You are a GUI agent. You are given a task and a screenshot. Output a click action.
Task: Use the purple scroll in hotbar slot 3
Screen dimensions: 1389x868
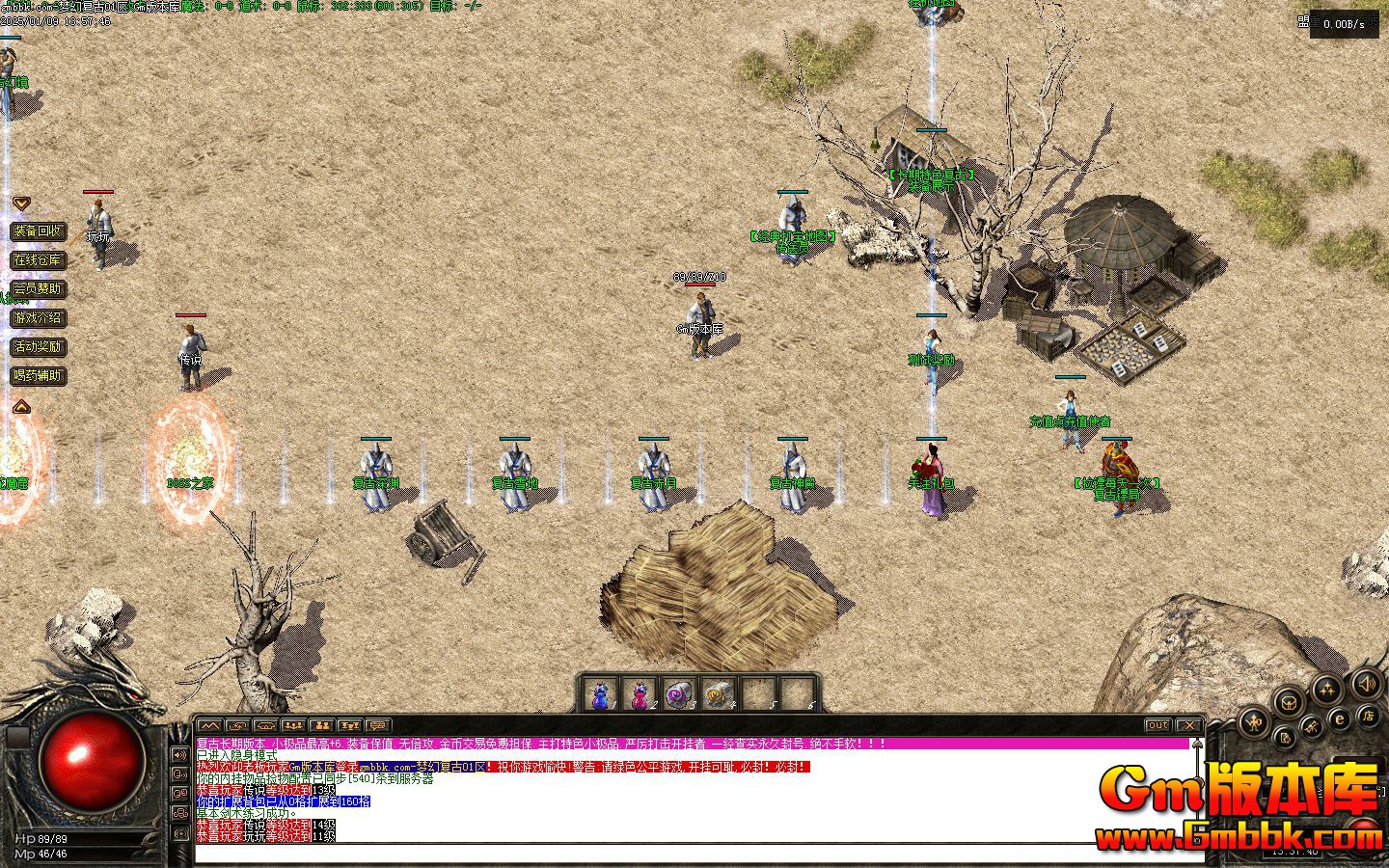pos(678,693)
